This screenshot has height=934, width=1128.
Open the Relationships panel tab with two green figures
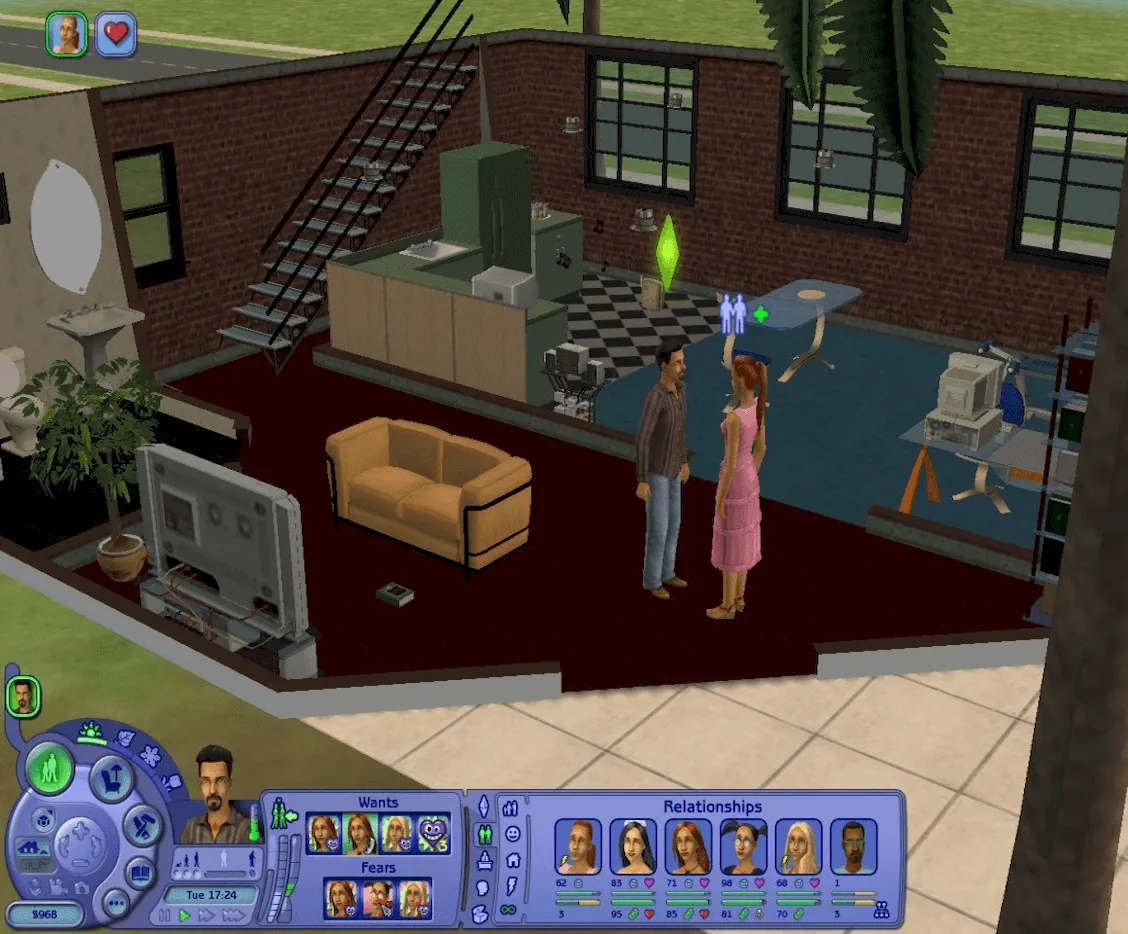click(485, 833)
